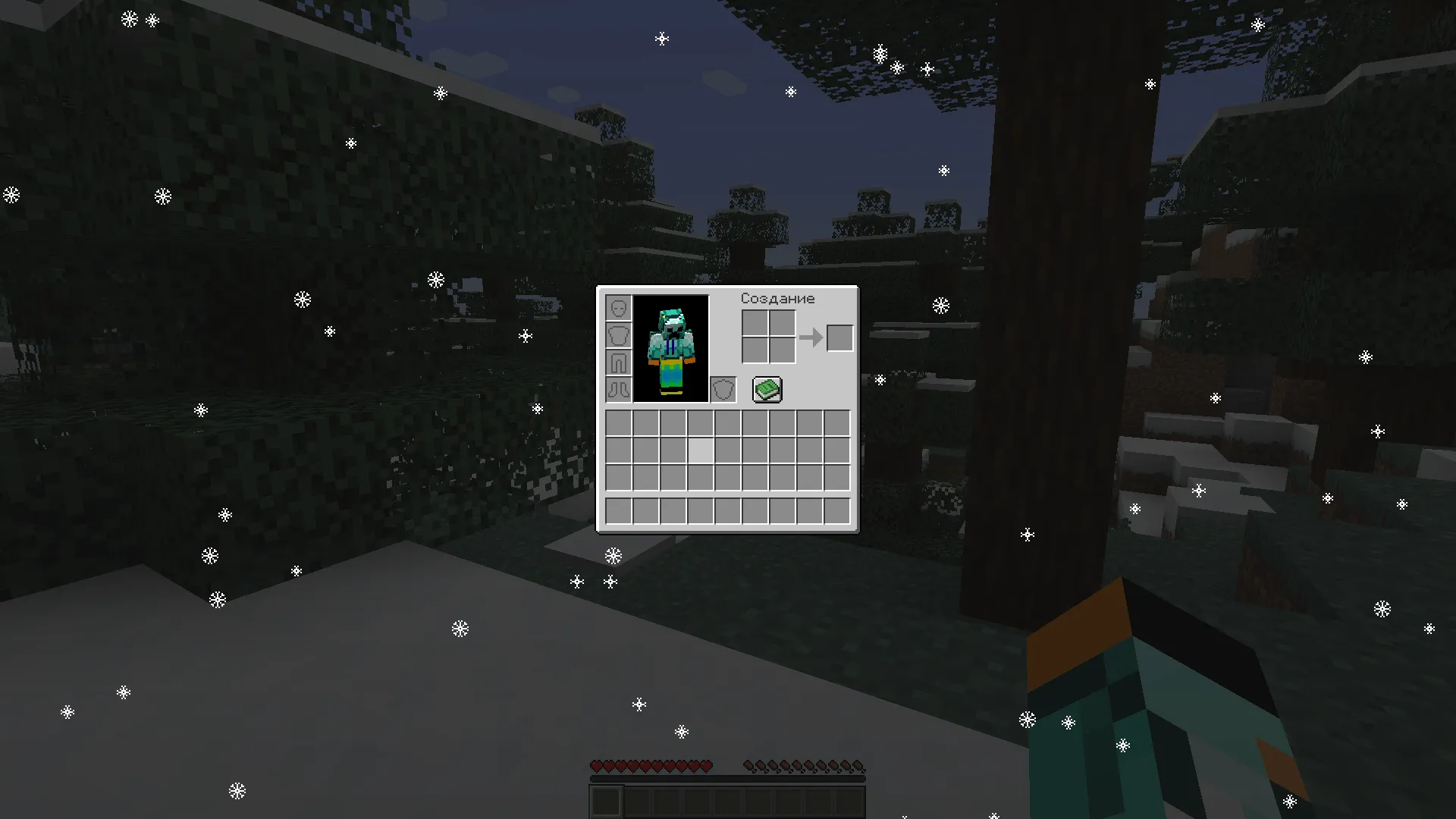Click the top-left main inventory slot
Viewport: 1456px width, 819px height.
pos(617,423)
